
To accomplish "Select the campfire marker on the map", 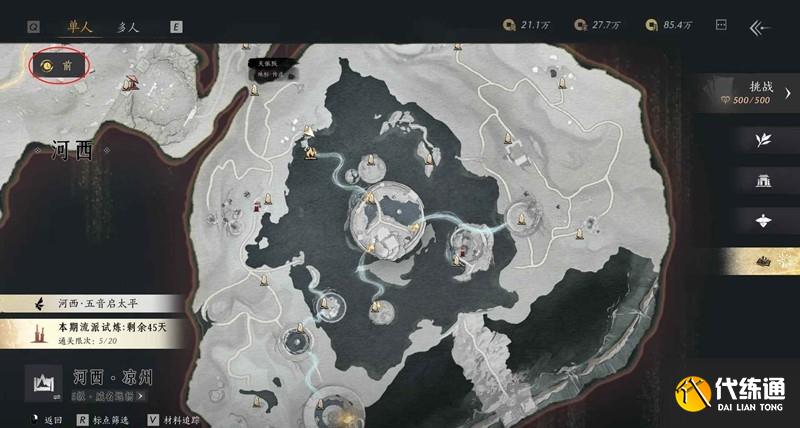I will (311, 153).
